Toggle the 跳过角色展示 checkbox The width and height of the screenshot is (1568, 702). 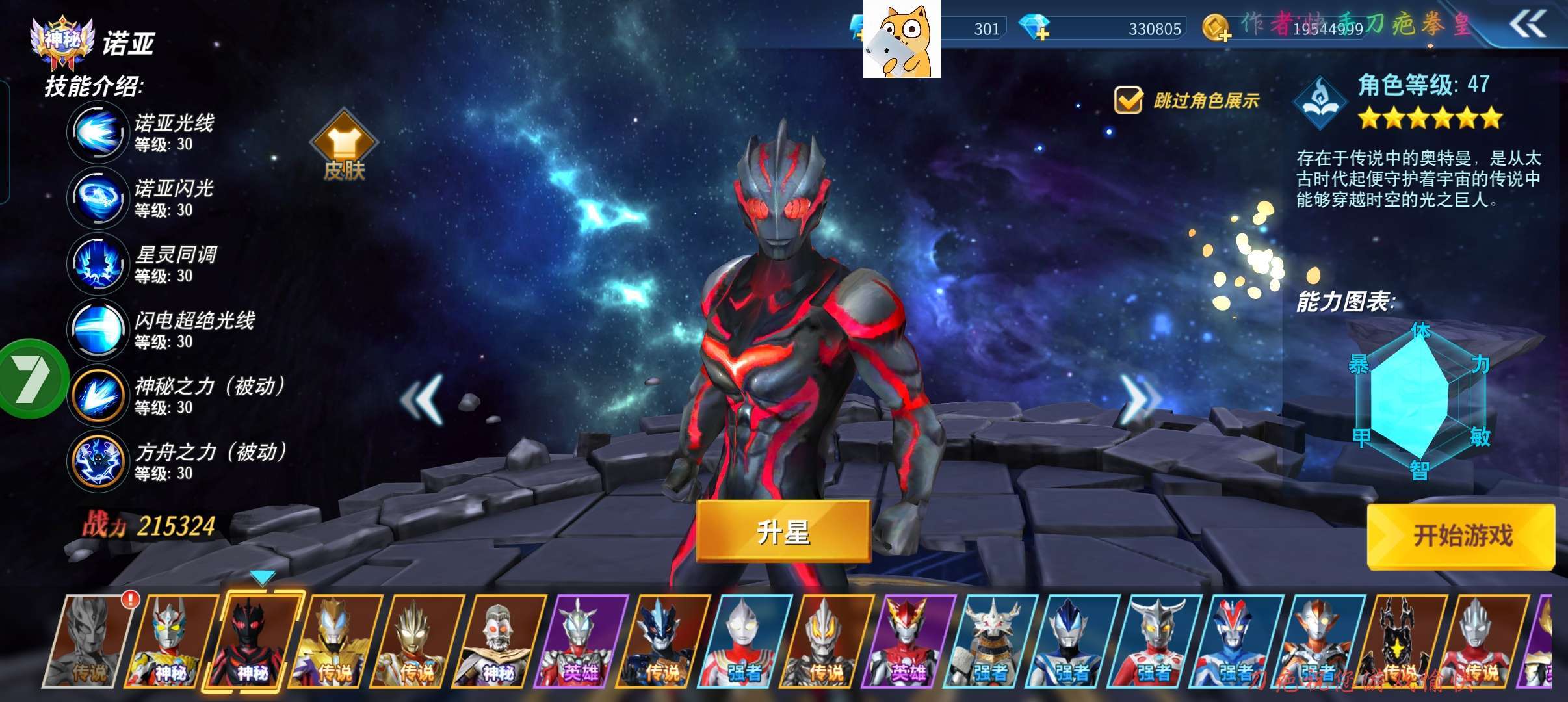point(1128,101)
